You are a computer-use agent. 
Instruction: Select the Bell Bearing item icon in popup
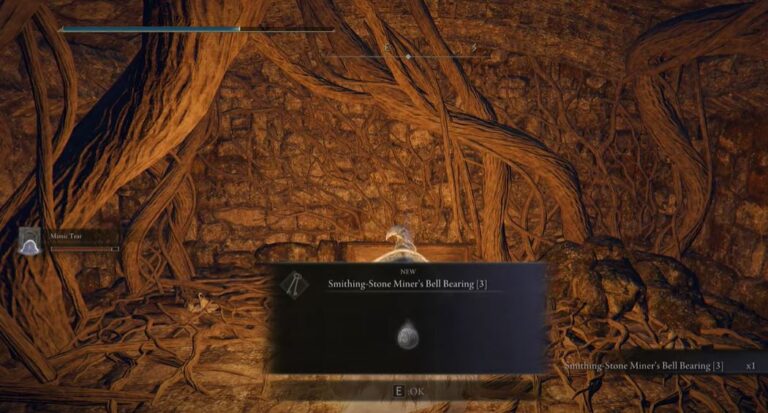click(409, 335)
